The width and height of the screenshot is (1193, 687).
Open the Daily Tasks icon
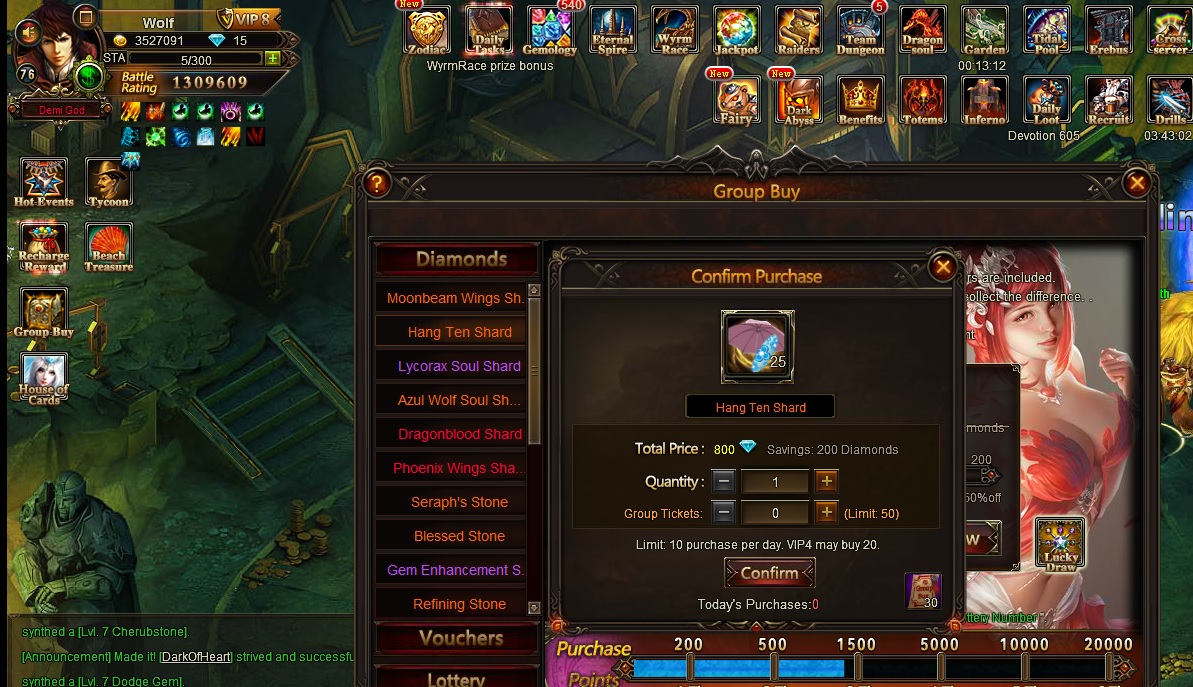point(489,30)
